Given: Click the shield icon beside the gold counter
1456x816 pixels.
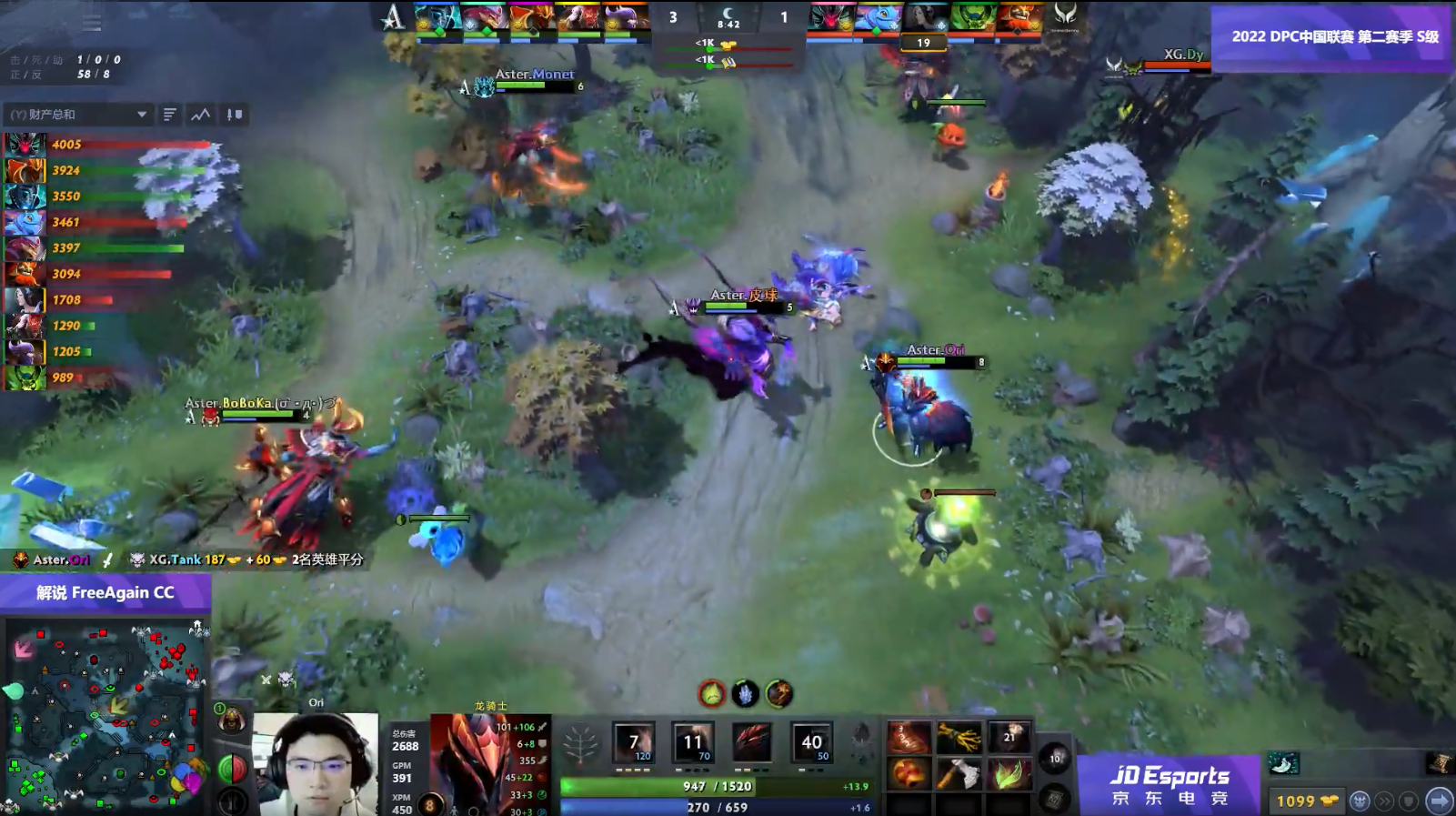Looking at the screenshot, I should (x=1409, y=801).
